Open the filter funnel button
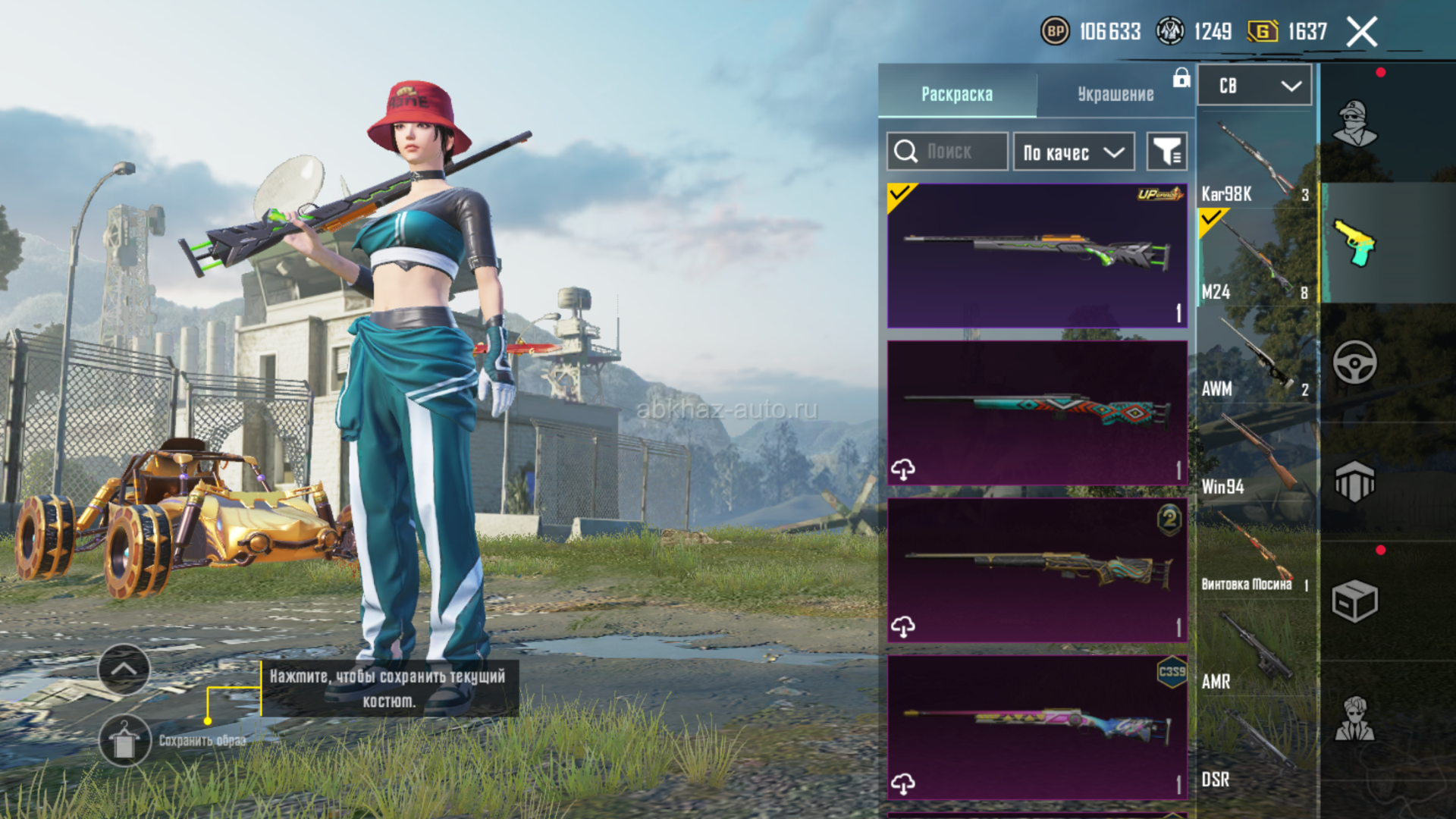The image size is (1456, 819). coord(1166,152)
